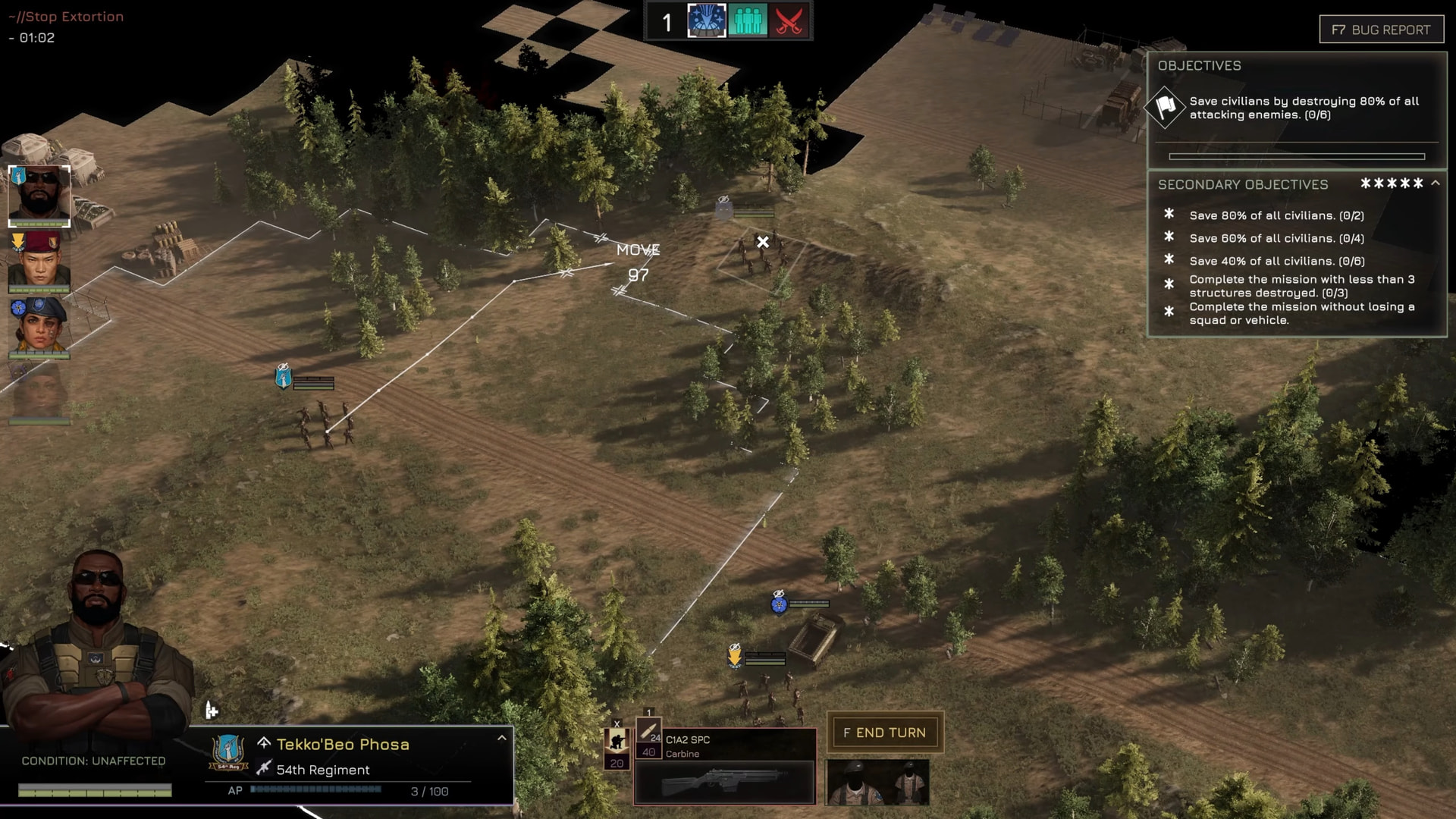Image resolution: width=1456 pixels, height=819 pixels.
Task: Select the blue beret woman commander portrait
Action: click(x=39, y=328)
